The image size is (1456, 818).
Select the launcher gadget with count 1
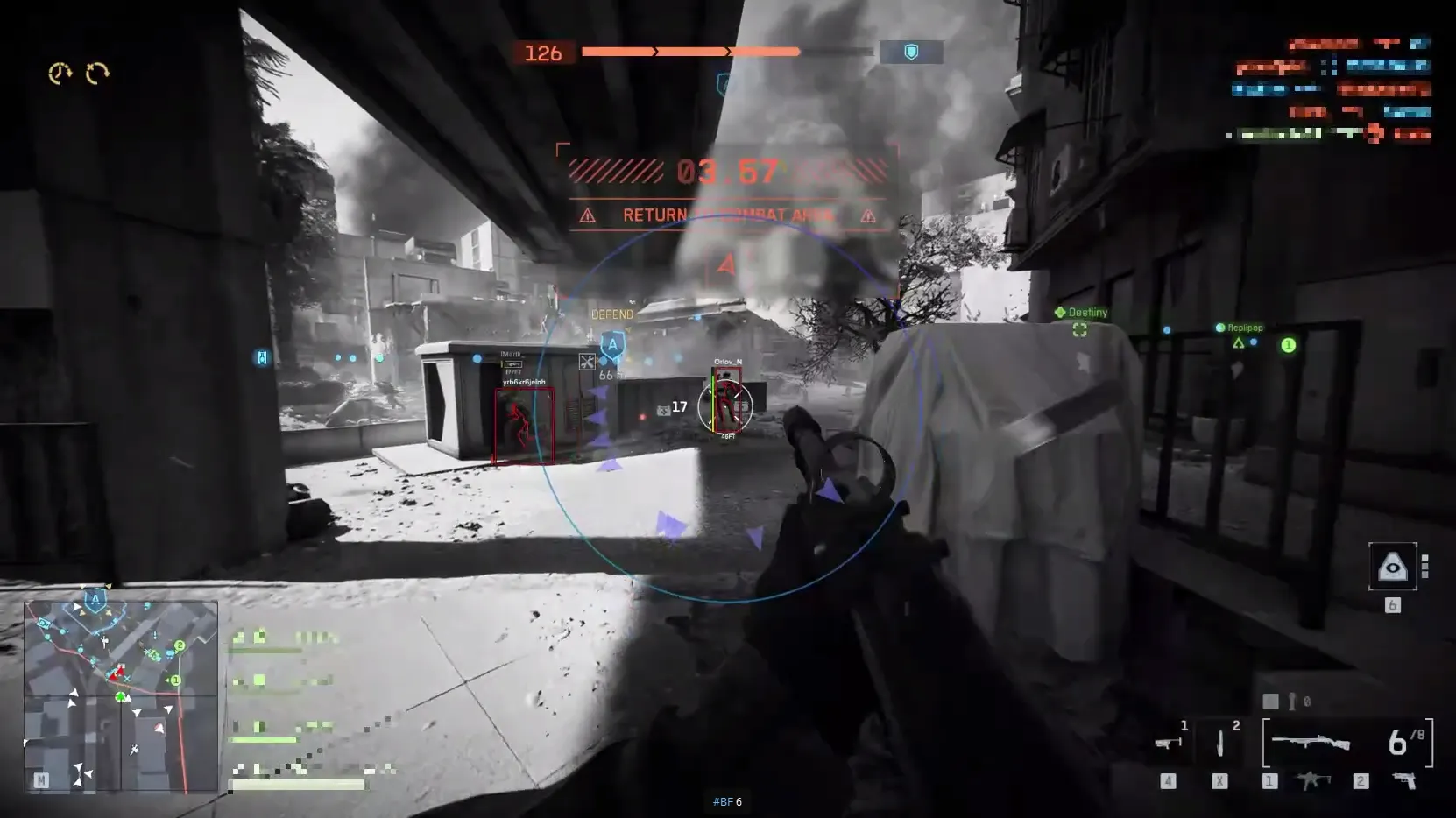click(x=1168, y=742)
